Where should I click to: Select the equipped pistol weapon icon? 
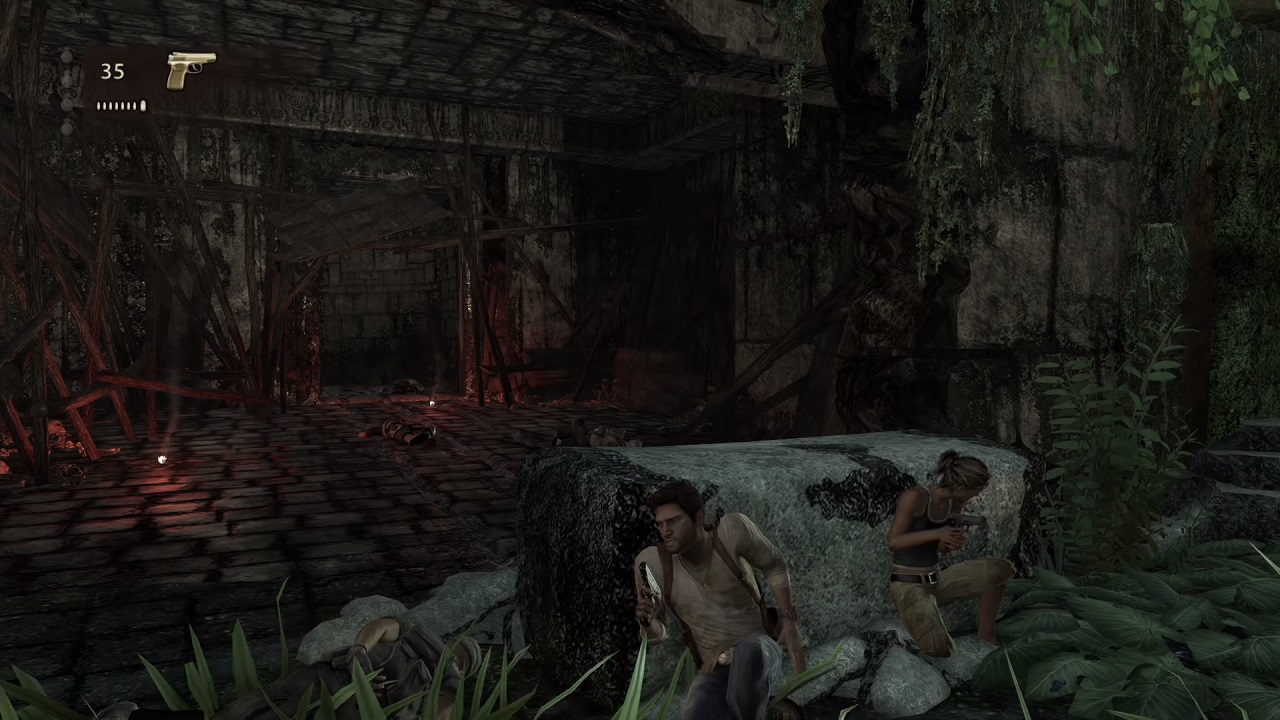190,70
